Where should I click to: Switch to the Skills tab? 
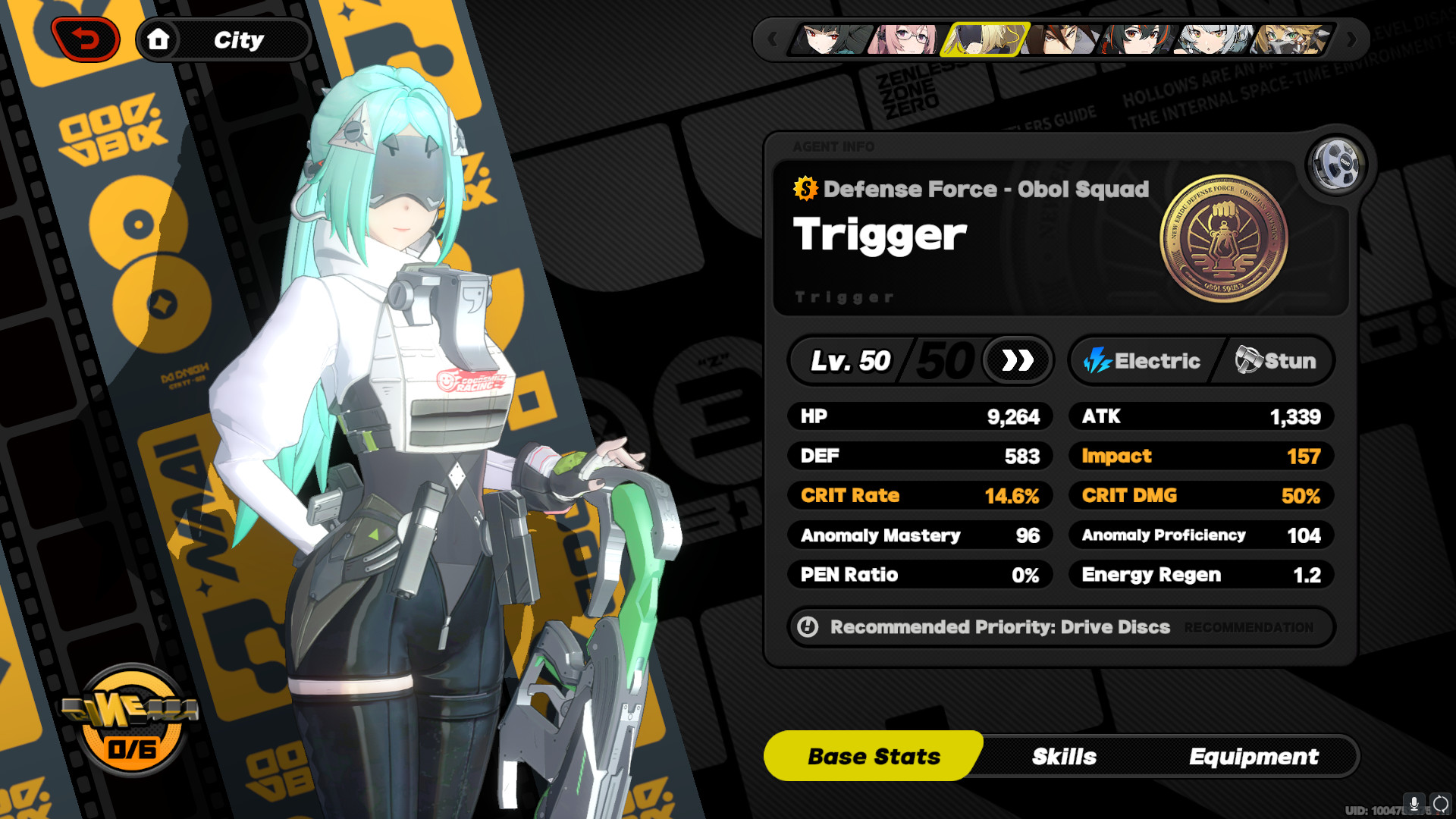1064,756
